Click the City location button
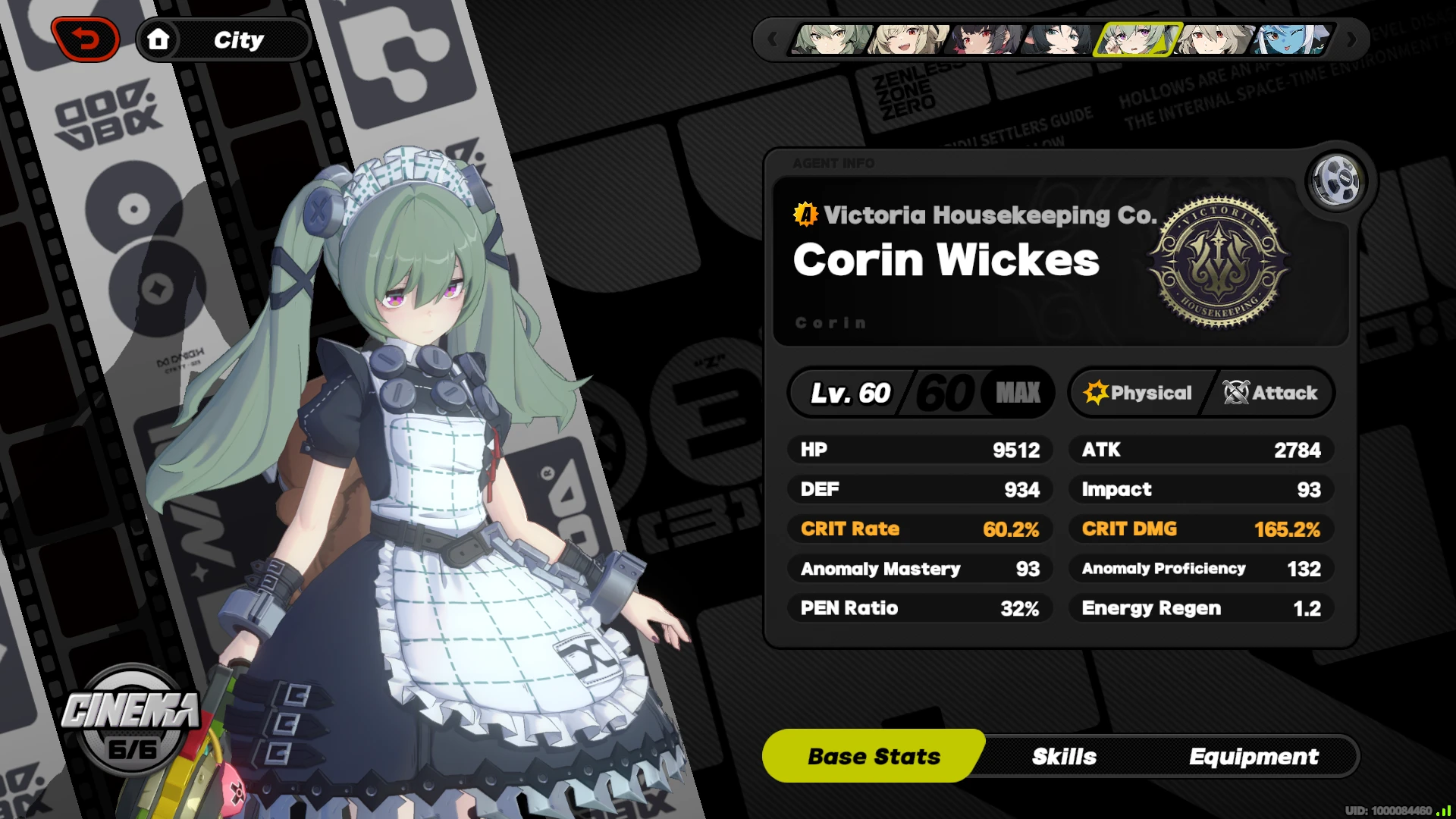 [x=240, y=39]
